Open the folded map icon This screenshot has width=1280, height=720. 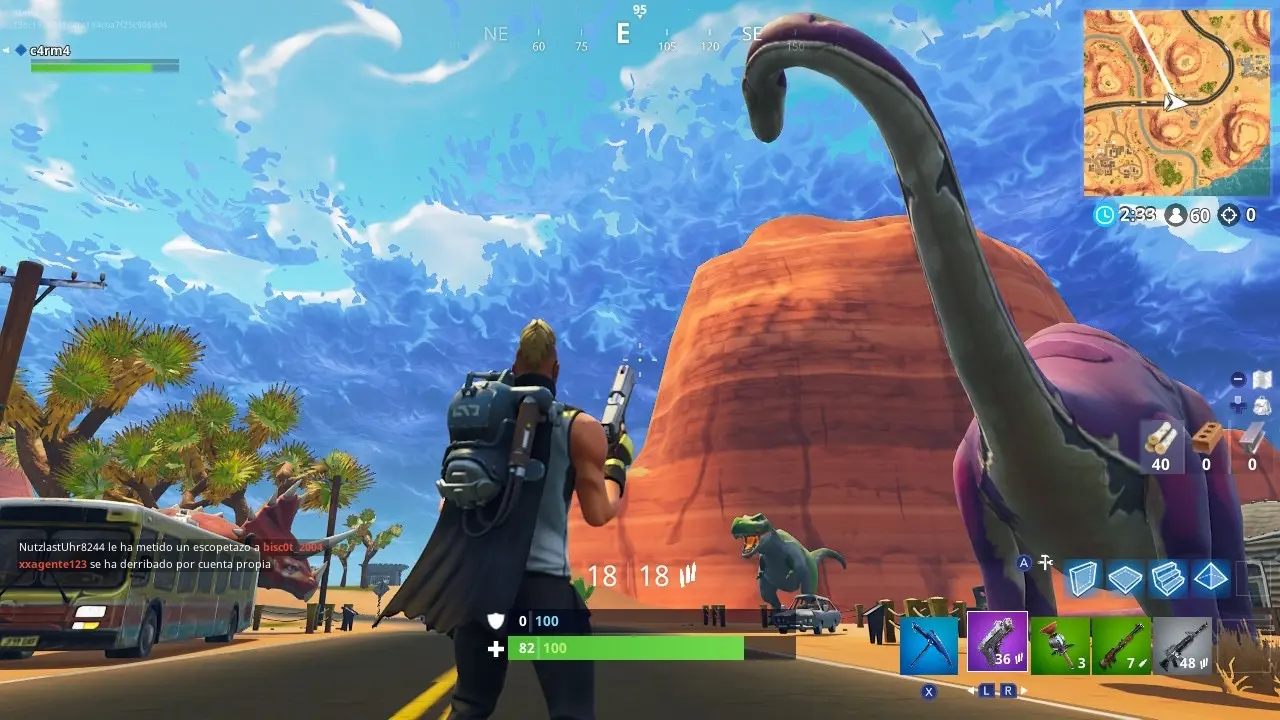coord(1261,380)
